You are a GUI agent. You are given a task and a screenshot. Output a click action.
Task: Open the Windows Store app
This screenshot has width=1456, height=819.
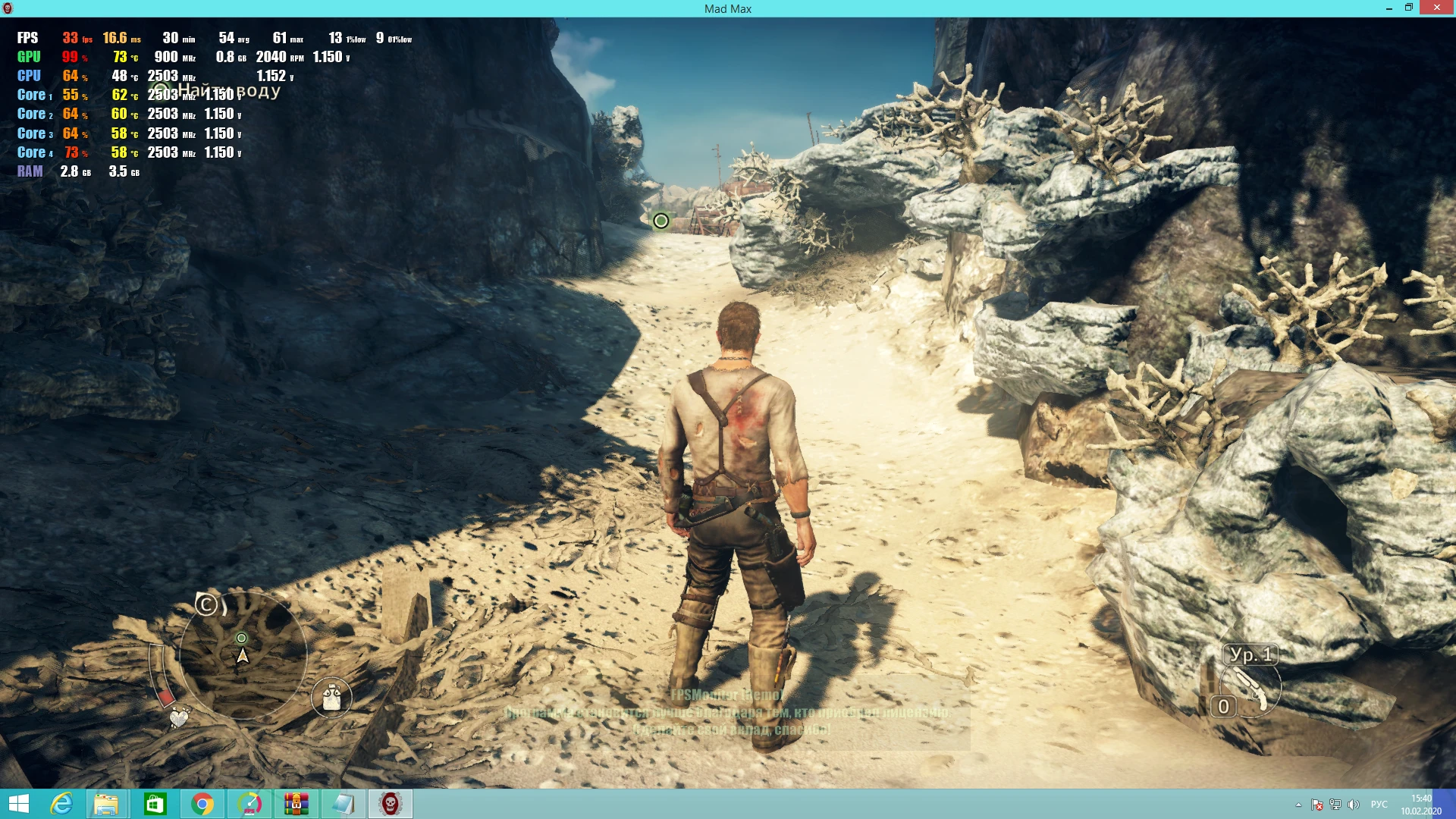click(x=155, y=804)
